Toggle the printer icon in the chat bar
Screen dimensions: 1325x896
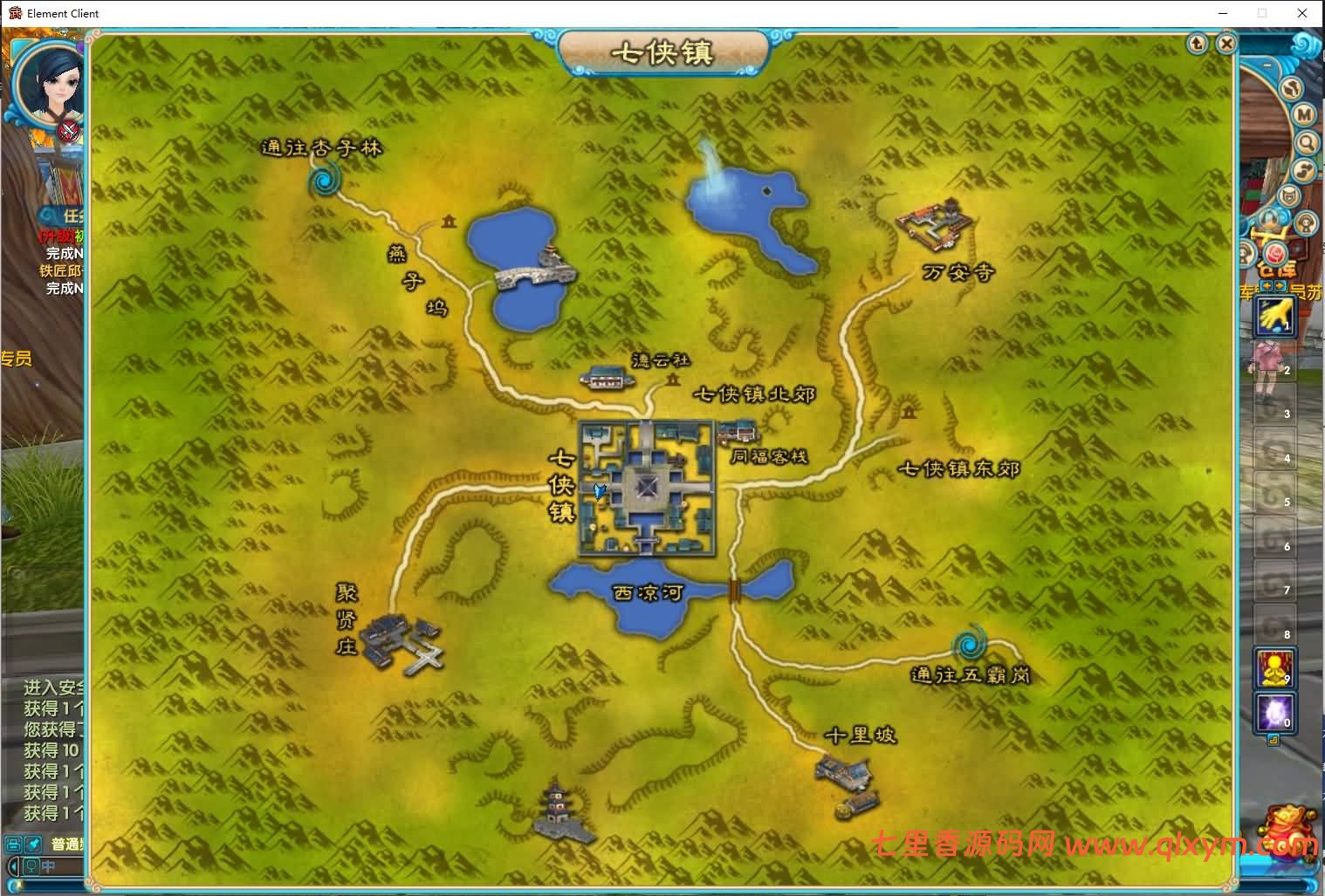click(x=14, y=845)
